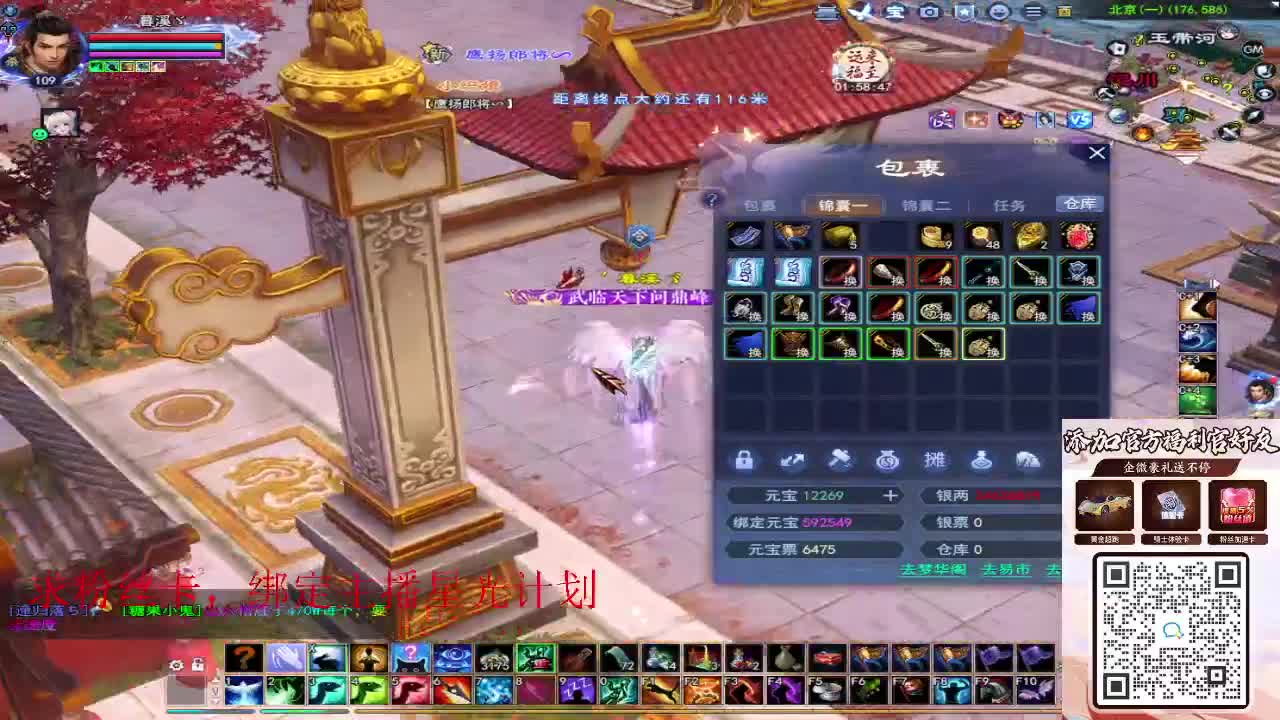Viewport: 1280px width, 720px height.
Task: Open the 任务 tab of the bag window
Action: 1011,204
